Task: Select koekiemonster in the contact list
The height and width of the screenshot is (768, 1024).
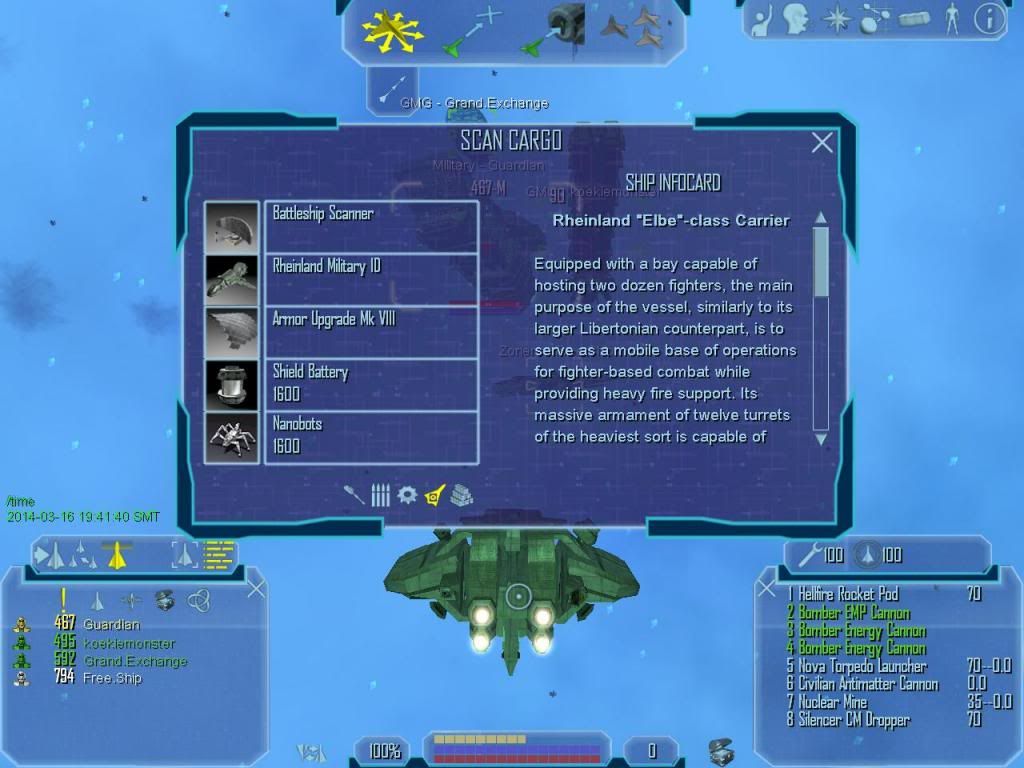Action: pos(129,643)
